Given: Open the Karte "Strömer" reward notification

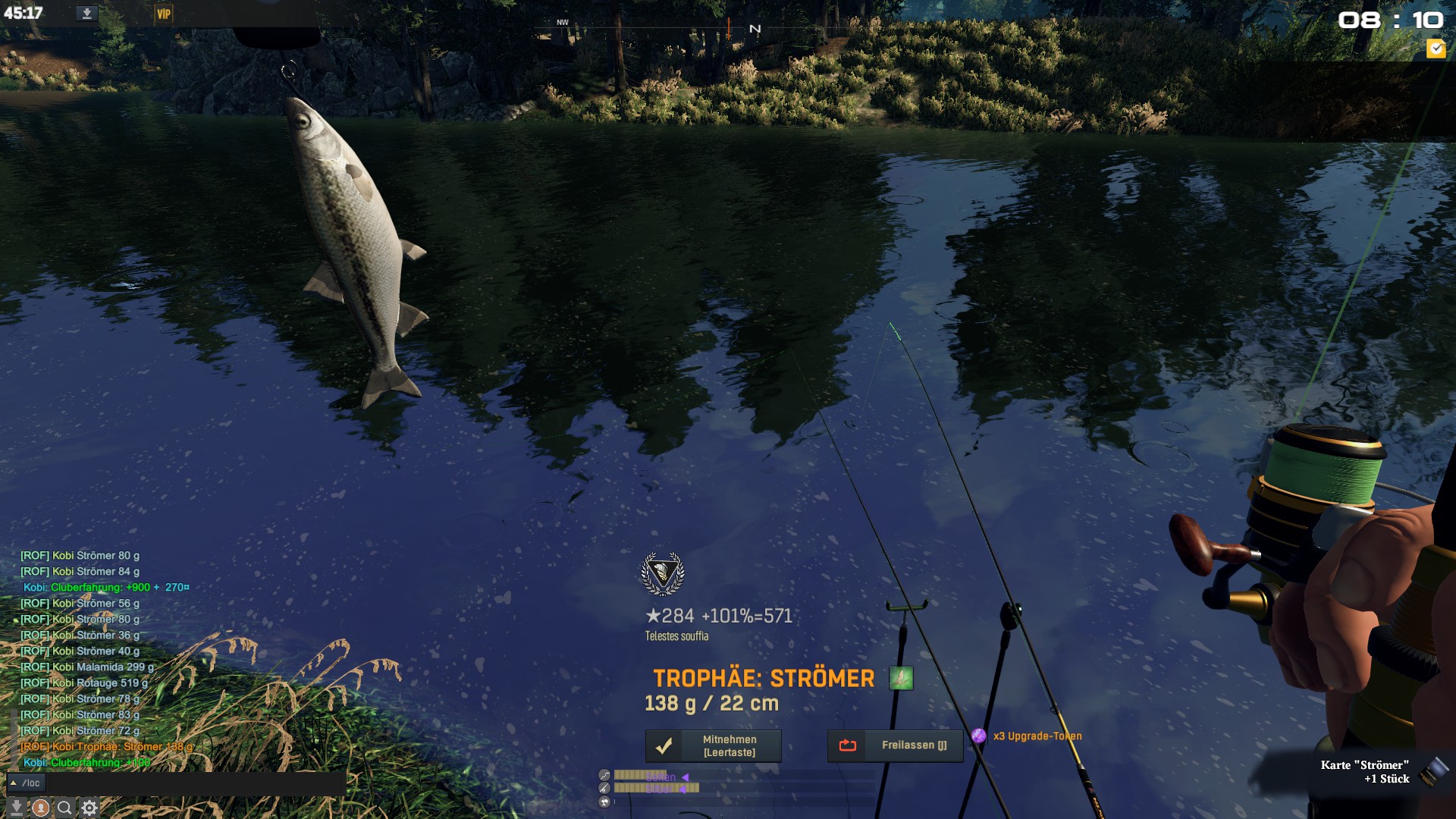Looking at the screenshot, I should [1365, 772].
